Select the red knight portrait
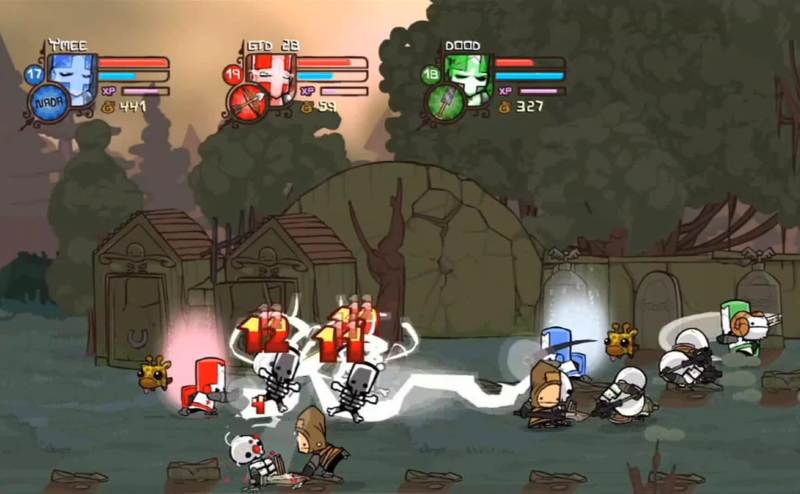Image resolution: width=800 pixels, height=494 pixels. point(272,70)
